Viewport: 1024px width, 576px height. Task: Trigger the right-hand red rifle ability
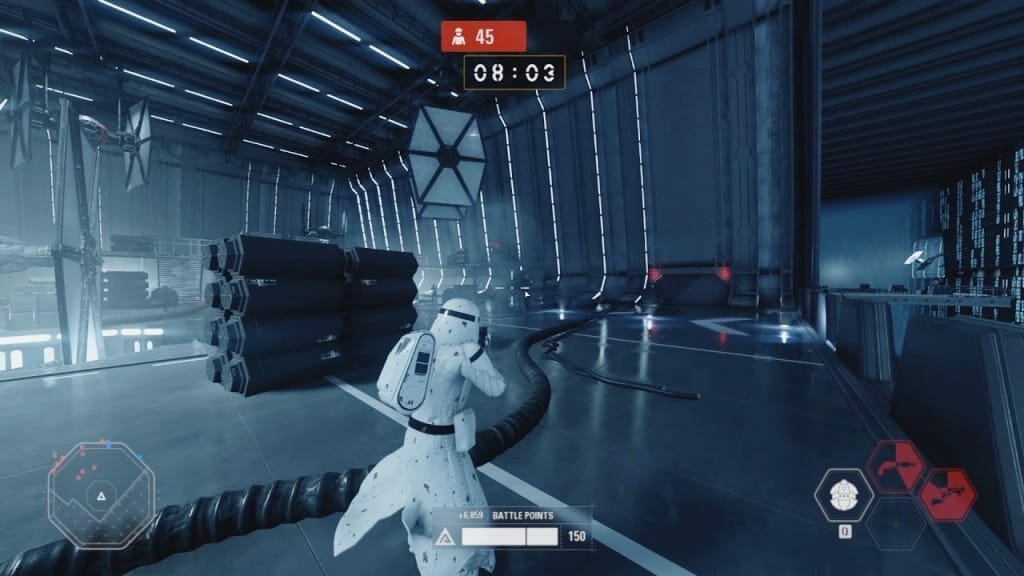946,495
